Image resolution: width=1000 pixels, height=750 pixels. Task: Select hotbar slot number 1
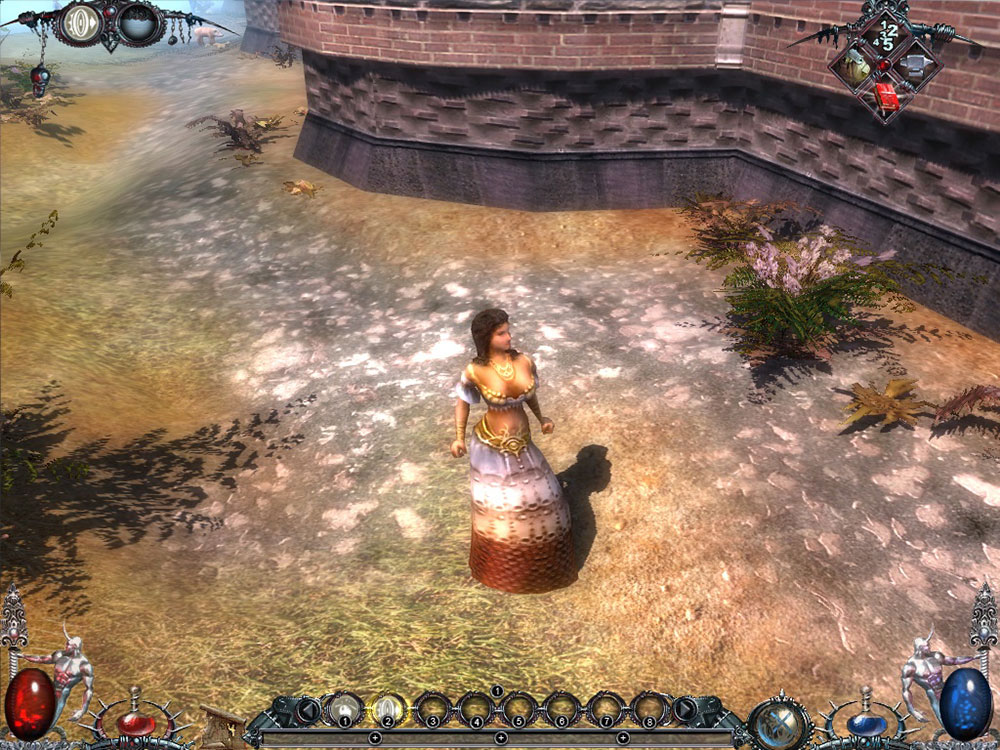345,710
